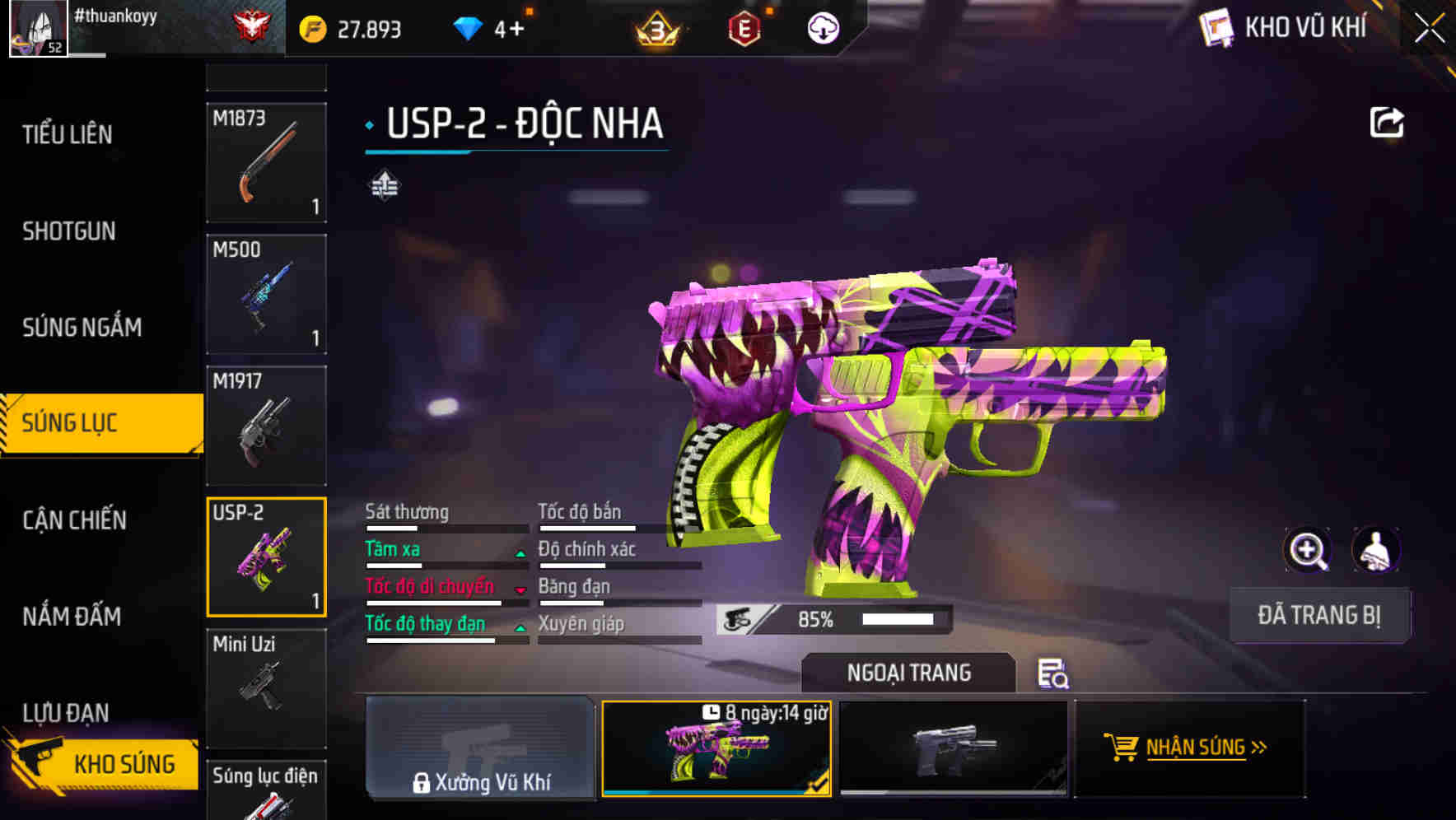Select the SHOTGUN category in sidebar

[x=70, y=231]
